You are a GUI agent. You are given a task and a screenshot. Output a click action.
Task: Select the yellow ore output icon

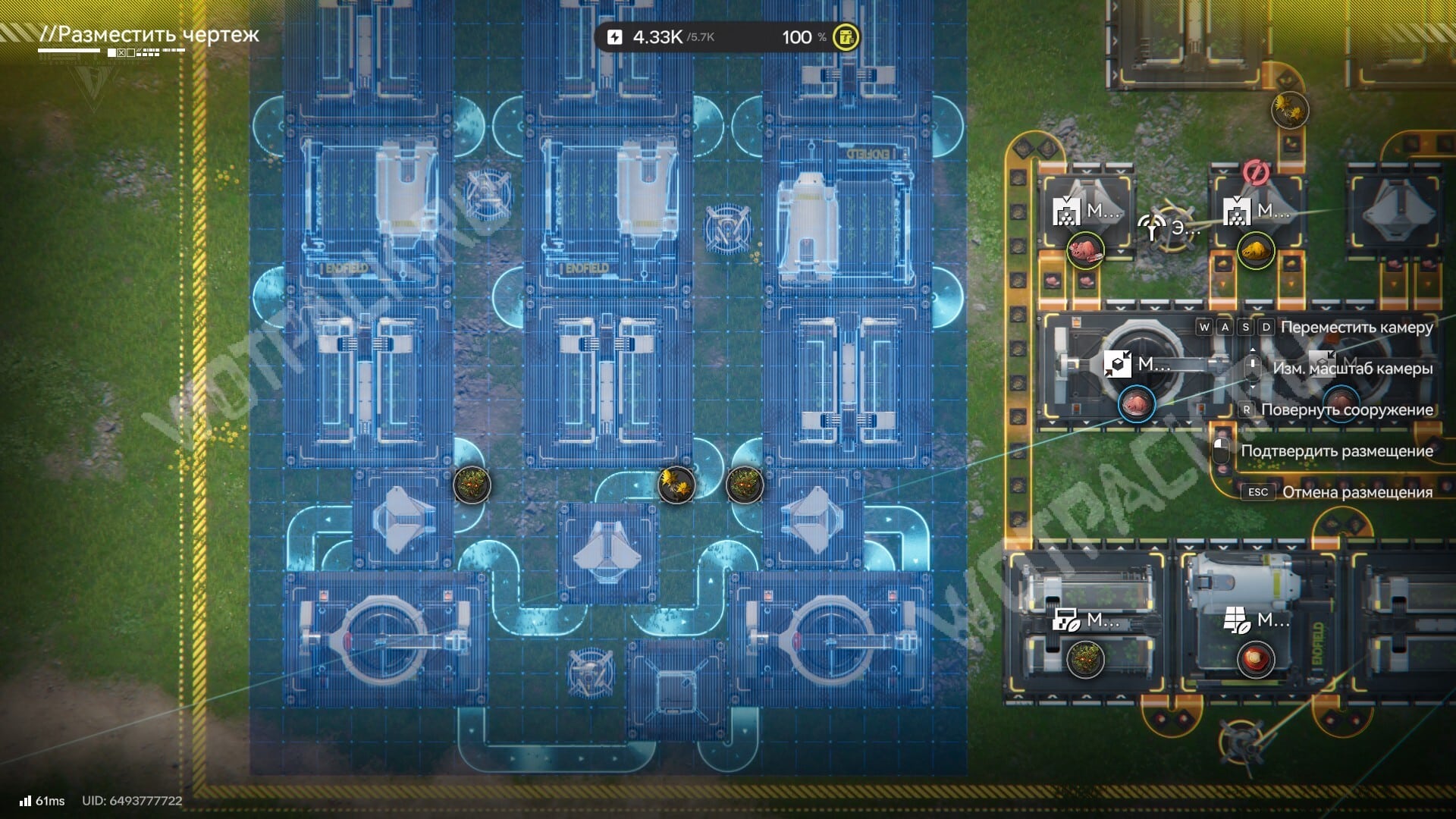coord(1255,250)
